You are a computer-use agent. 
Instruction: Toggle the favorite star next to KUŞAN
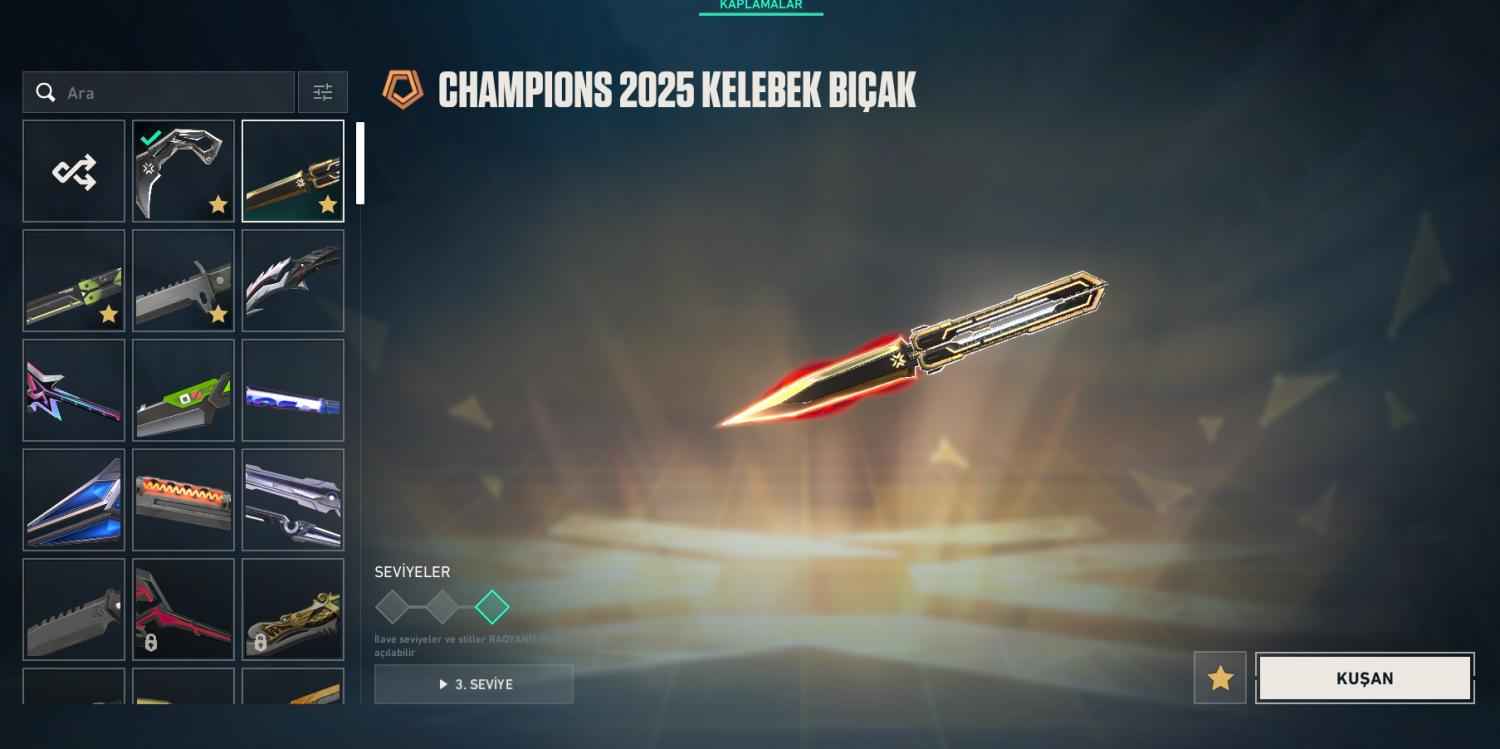[1220, 678]
